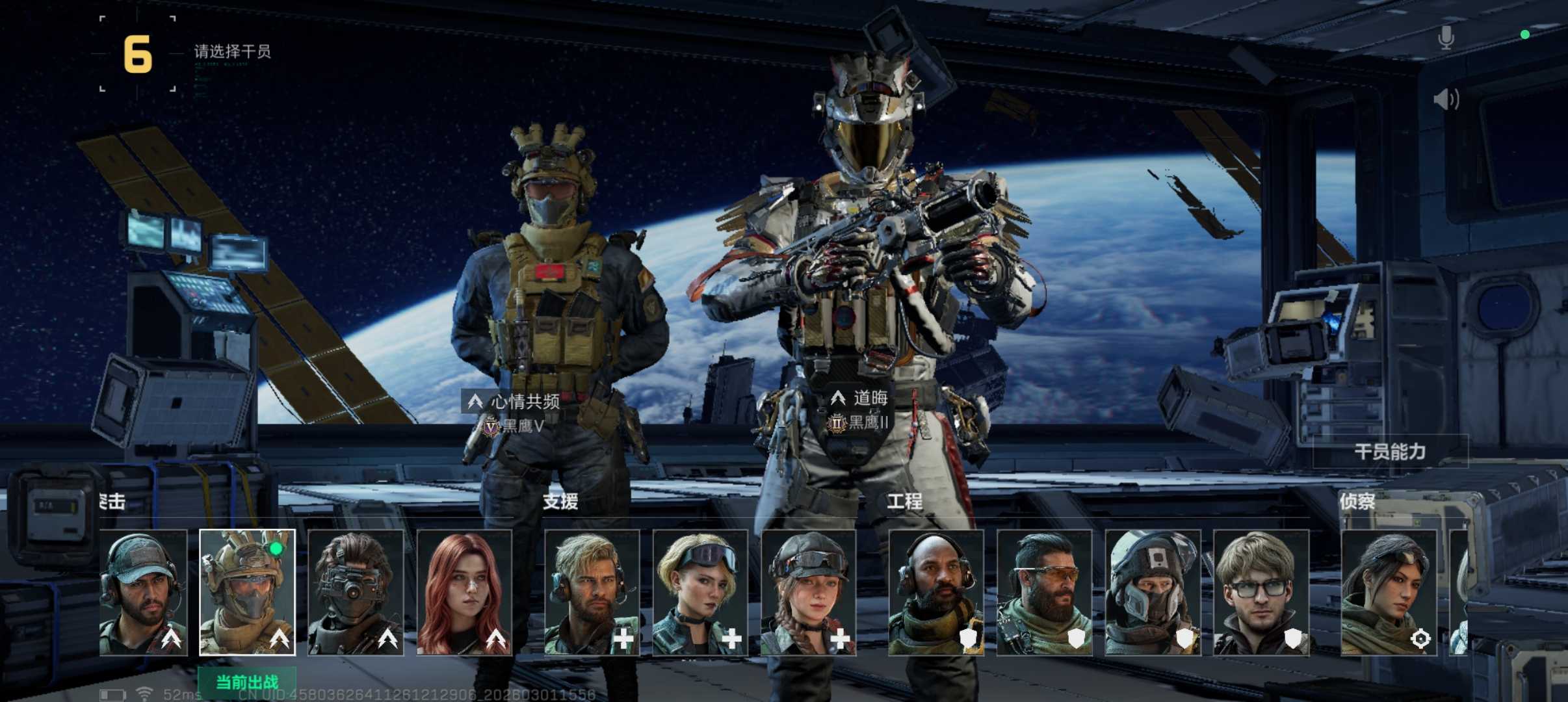Select the blond bearded support operator
The image size is (1568, 702).
(x=592, y=592)
